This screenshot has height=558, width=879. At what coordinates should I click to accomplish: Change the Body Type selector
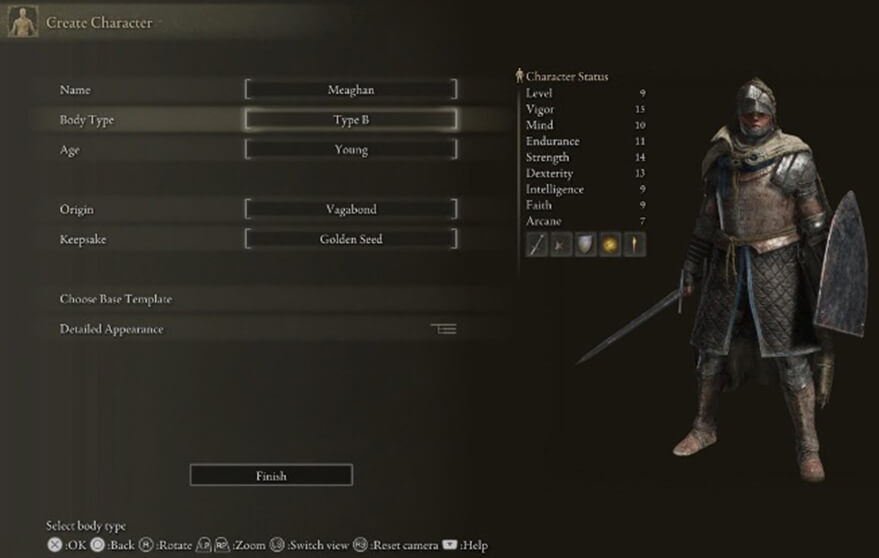point(351,120)
